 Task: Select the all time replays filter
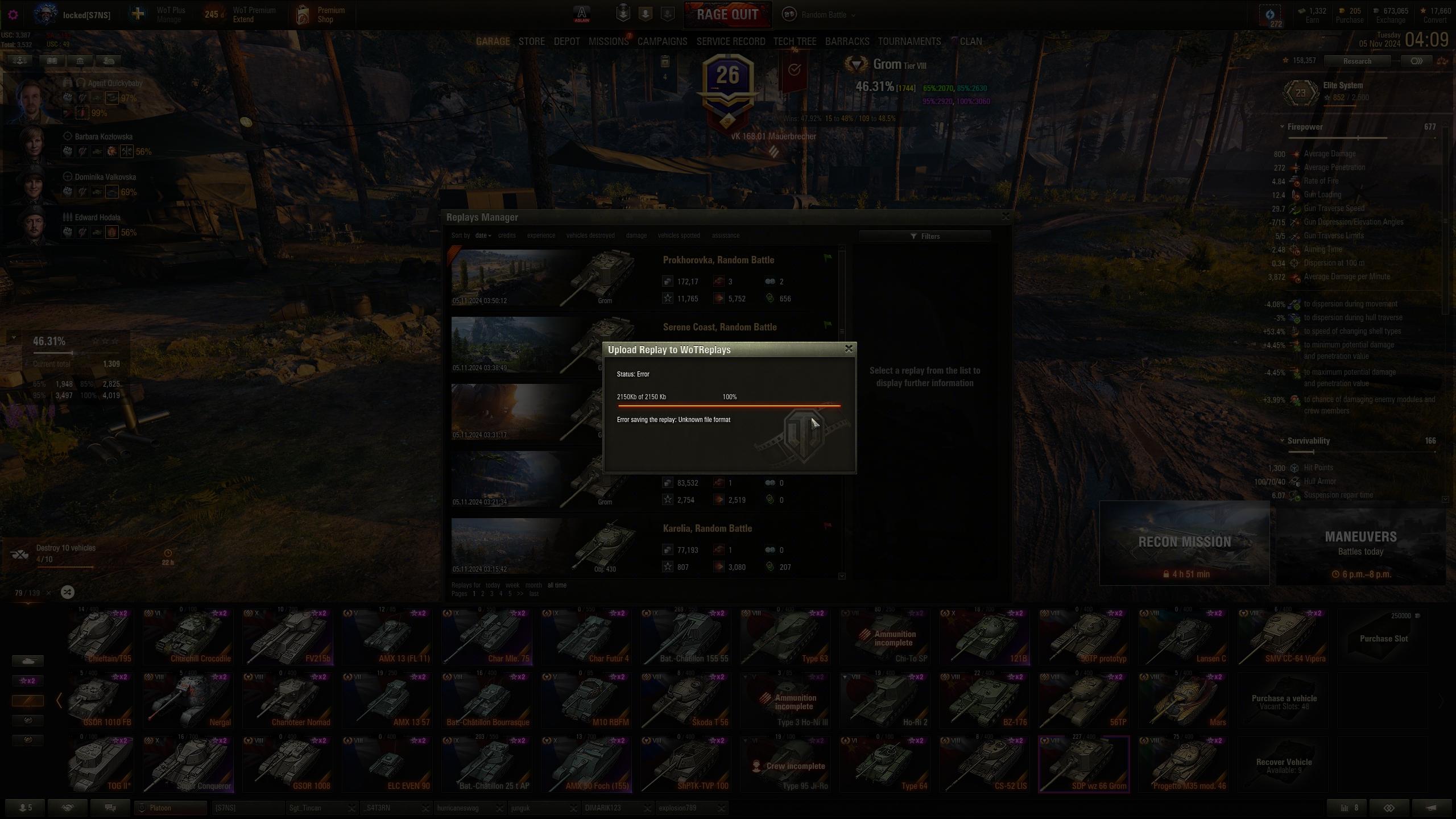click(x=556, y=585)
